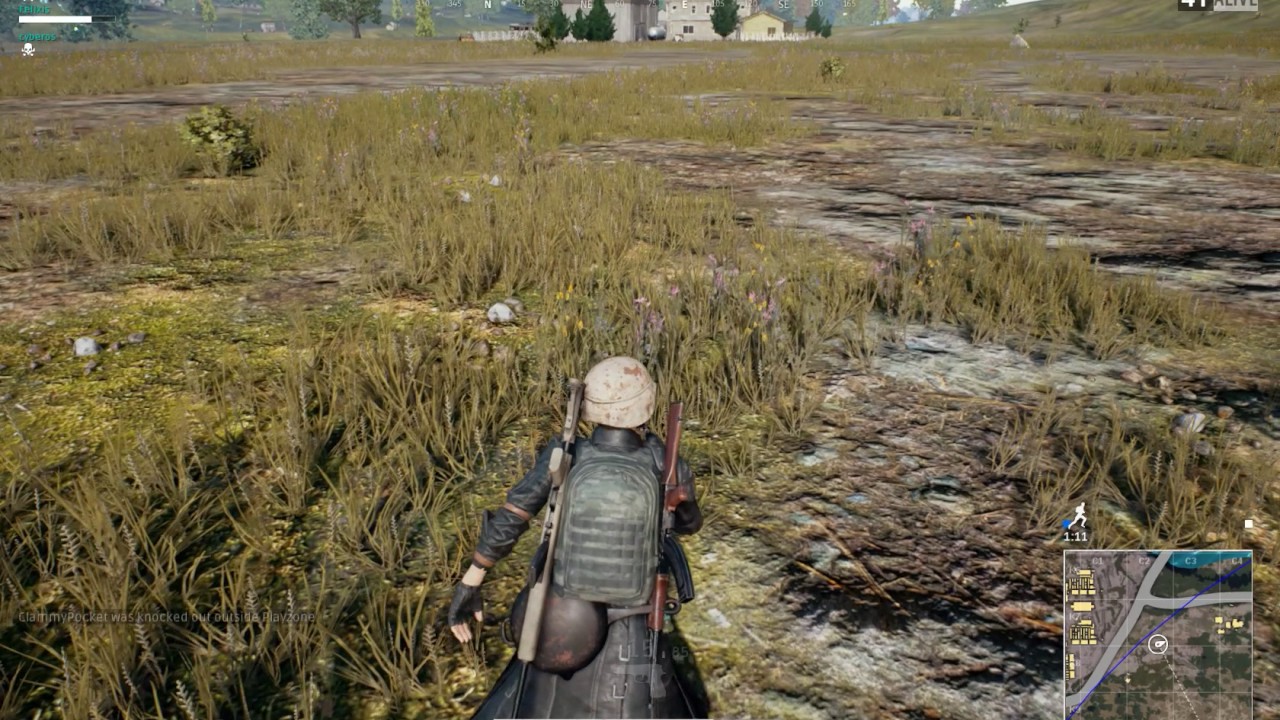Click the feljxis player name
This screenshot has width=1280, height=720.
33,9
